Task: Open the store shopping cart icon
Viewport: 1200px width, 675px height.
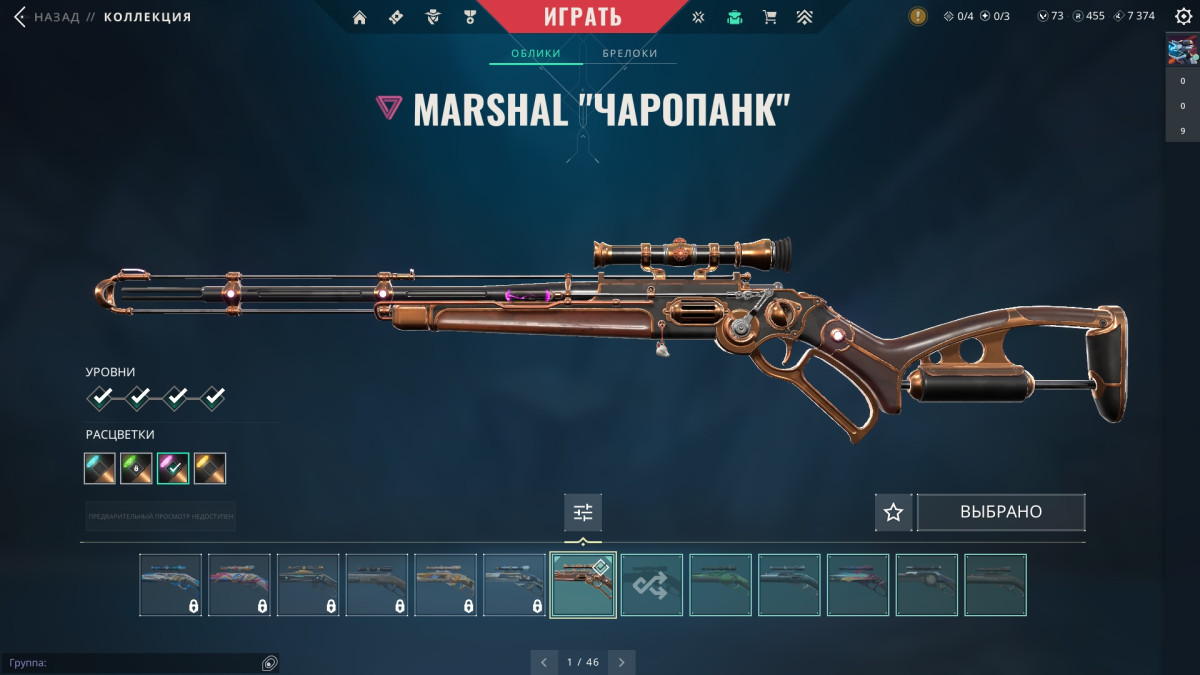Action: point(769,17)
